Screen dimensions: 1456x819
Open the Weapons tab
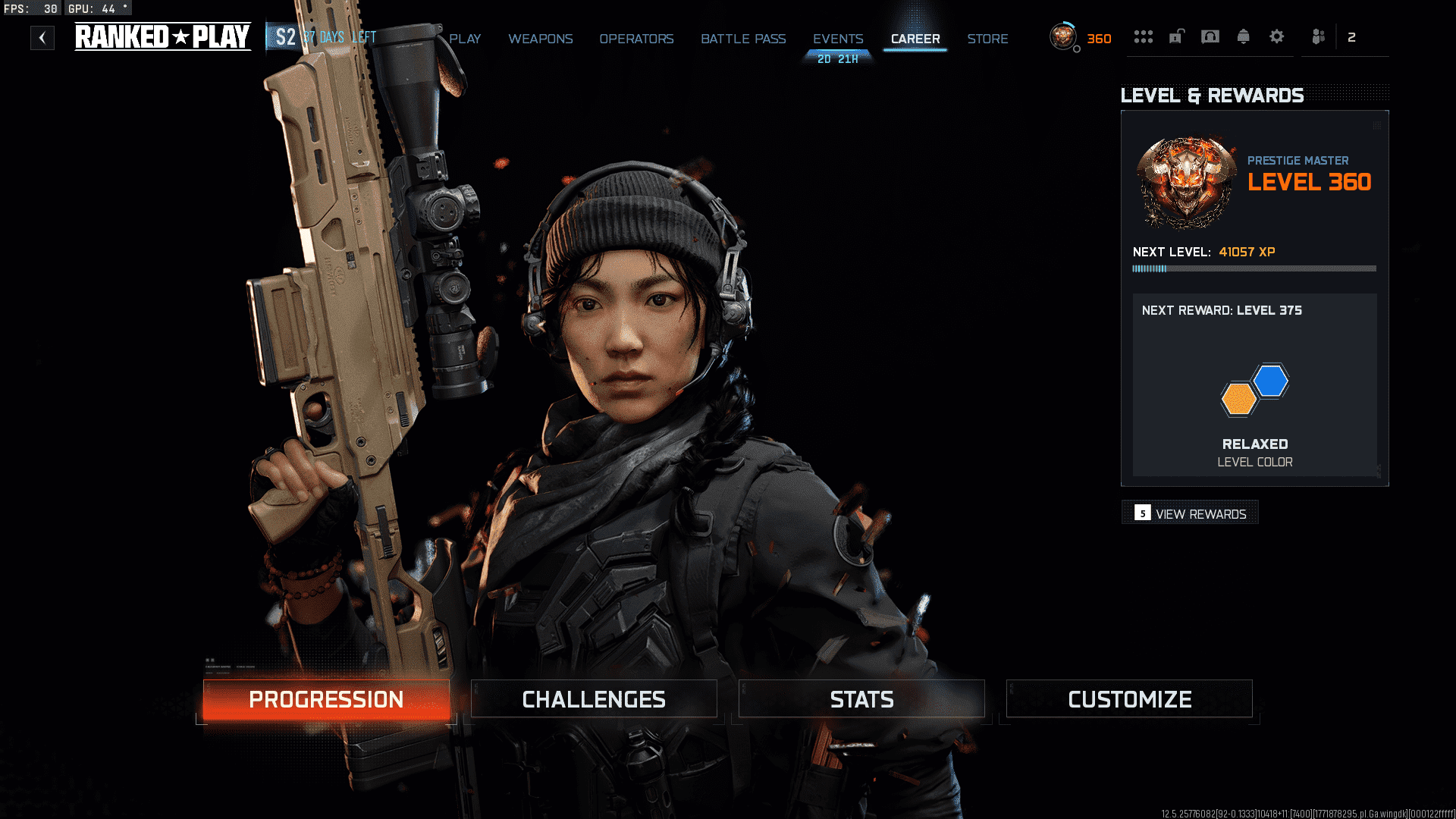[x=540, y=39]
